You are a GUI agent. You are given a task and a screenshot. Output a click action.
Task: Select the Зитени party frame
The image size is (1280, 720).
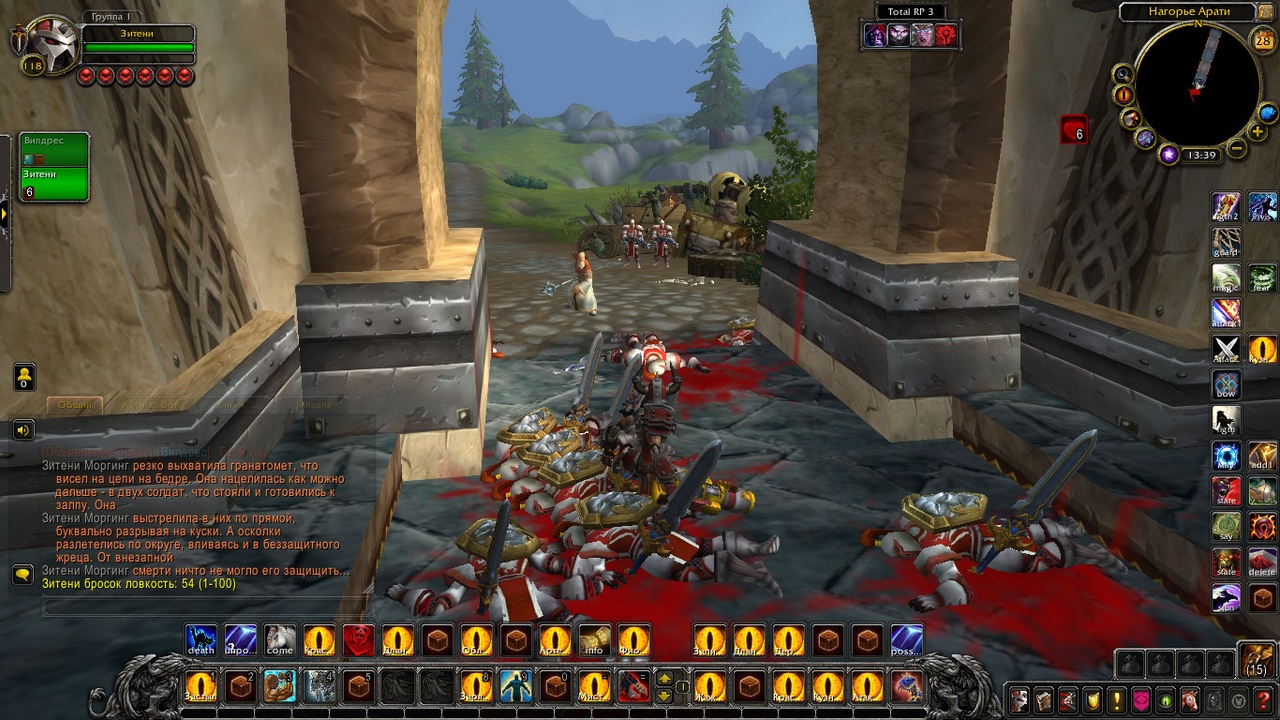pos(54,183)
